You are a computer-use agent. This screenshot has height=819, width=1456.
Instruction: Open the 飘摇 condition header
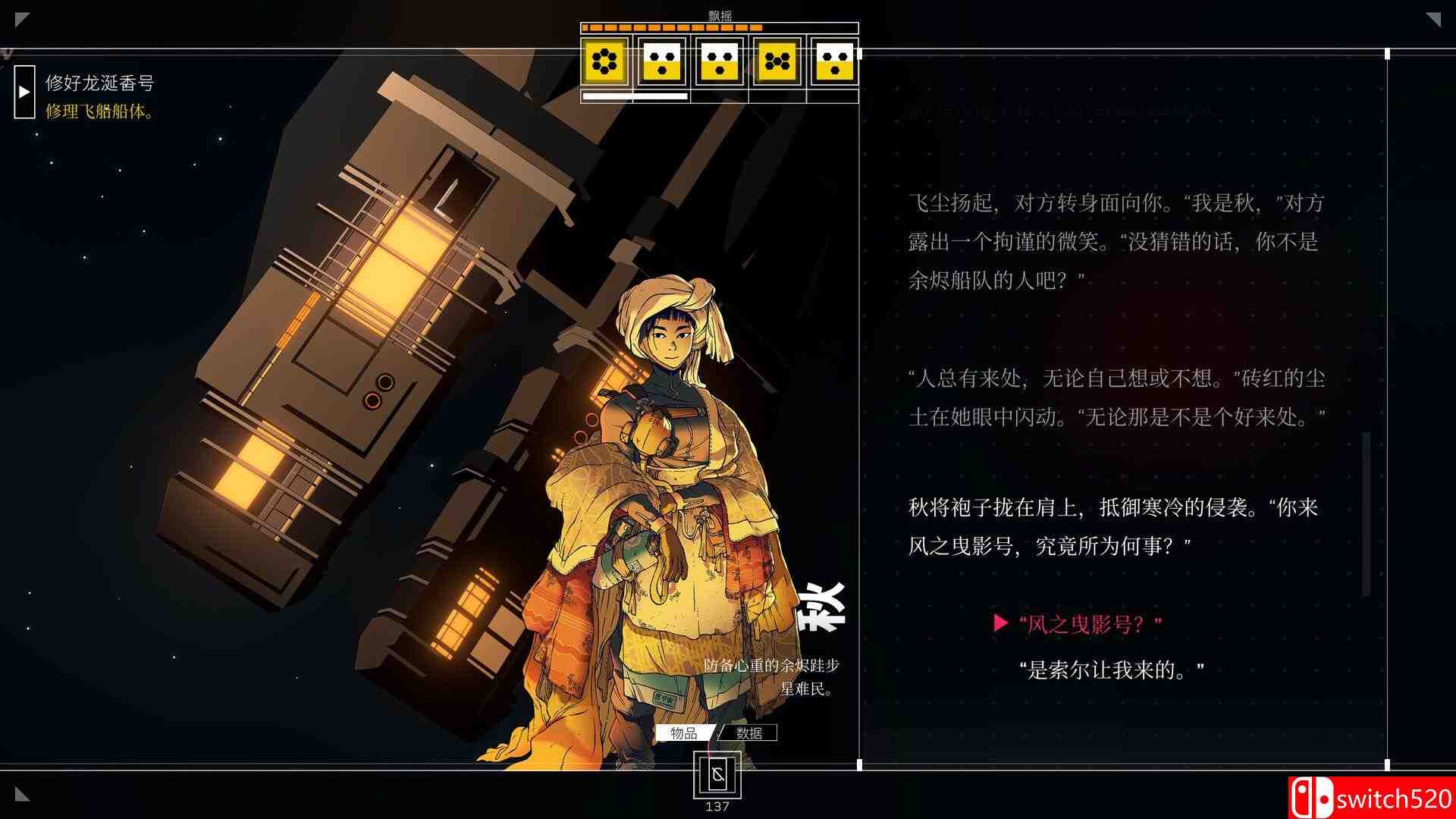point(719,14)
